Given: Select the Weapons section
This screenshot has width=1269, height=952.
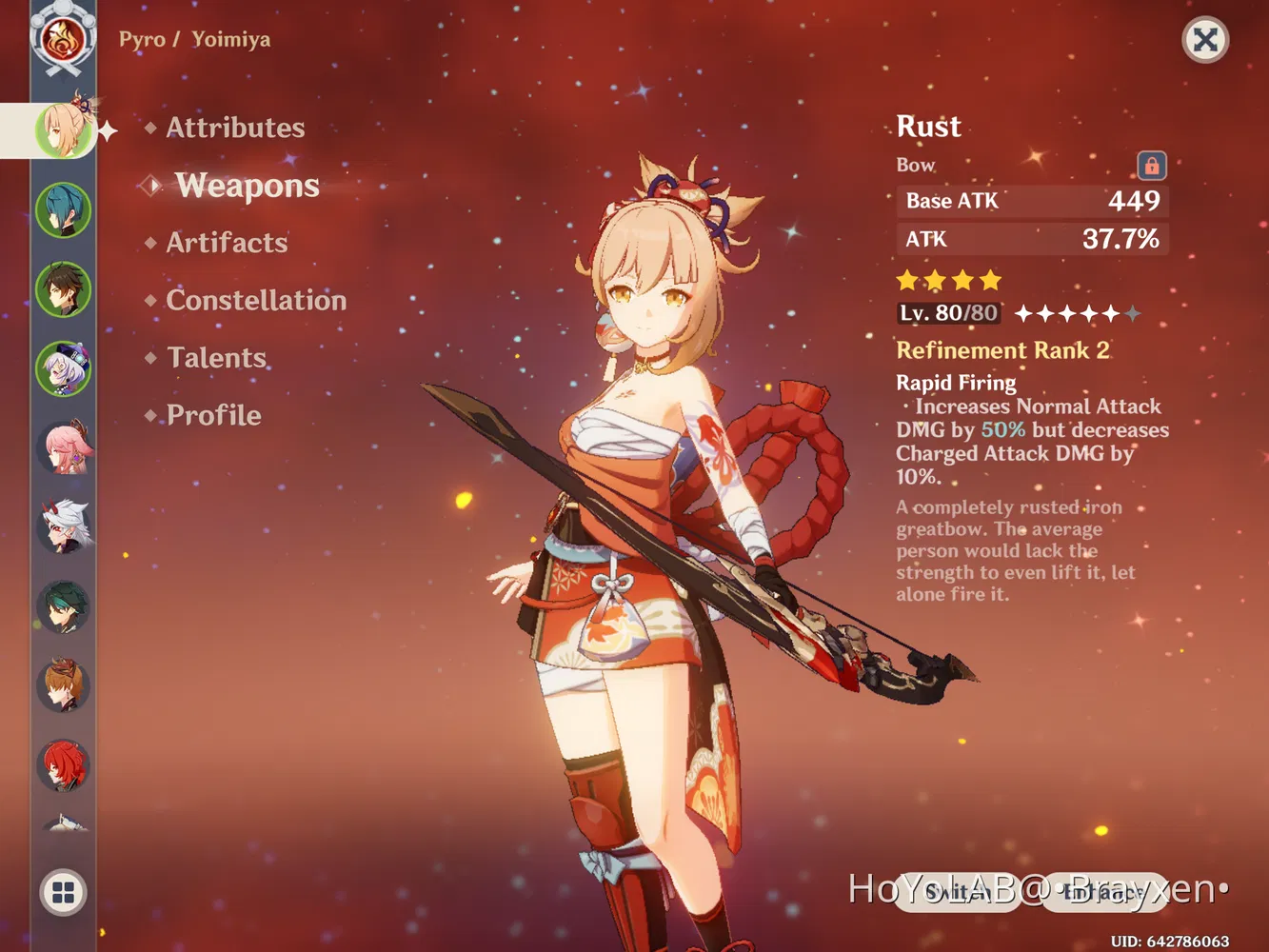Looking at the screenshot, I should [x=247, y=186].
